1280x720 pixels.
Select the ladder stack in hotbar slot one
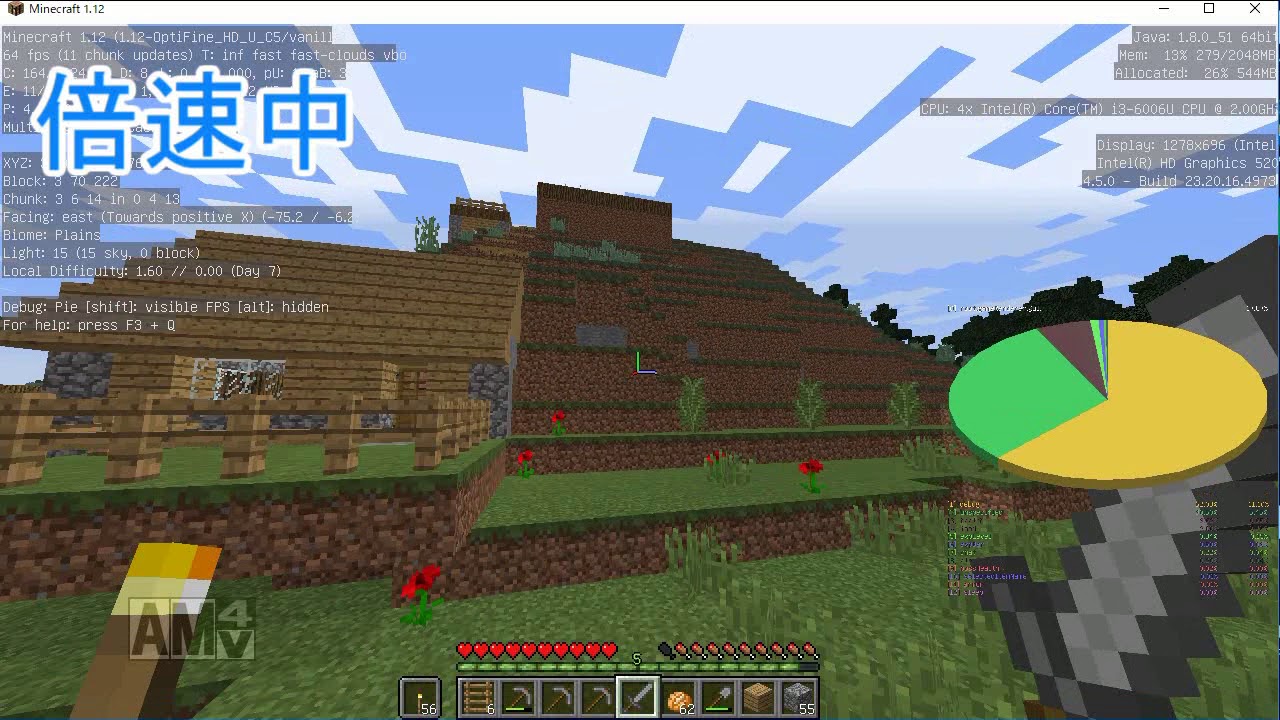point(478,695)
